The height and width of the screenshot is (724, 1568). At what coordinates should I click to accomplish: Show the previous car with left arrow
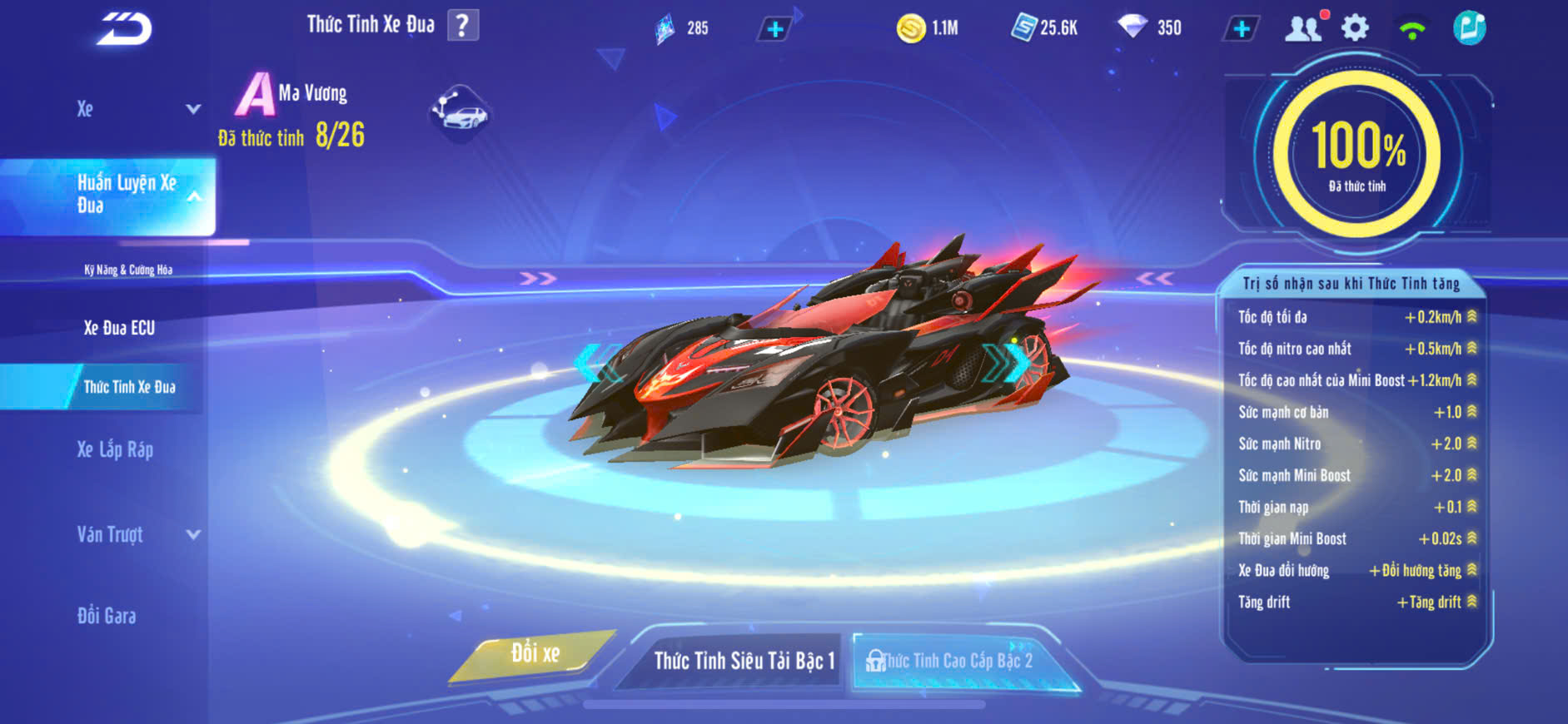coord(593,363)
